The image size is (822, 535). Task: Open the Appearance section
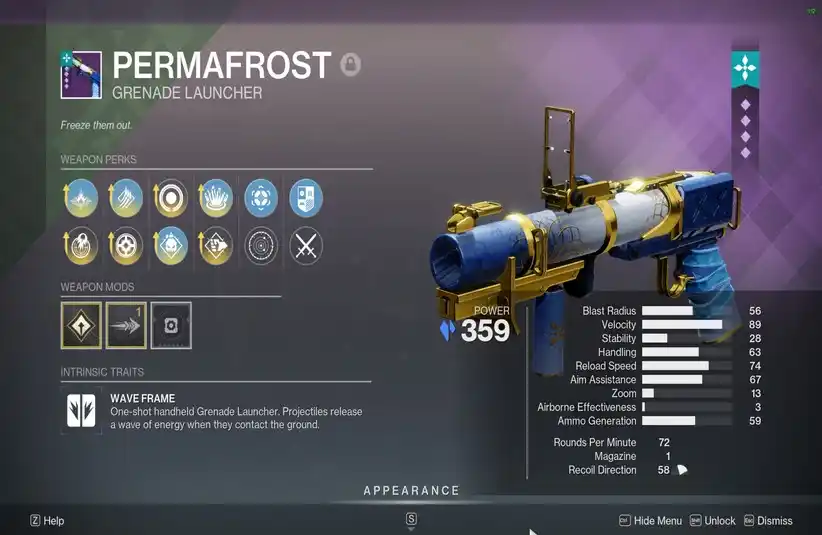point(411,490)
